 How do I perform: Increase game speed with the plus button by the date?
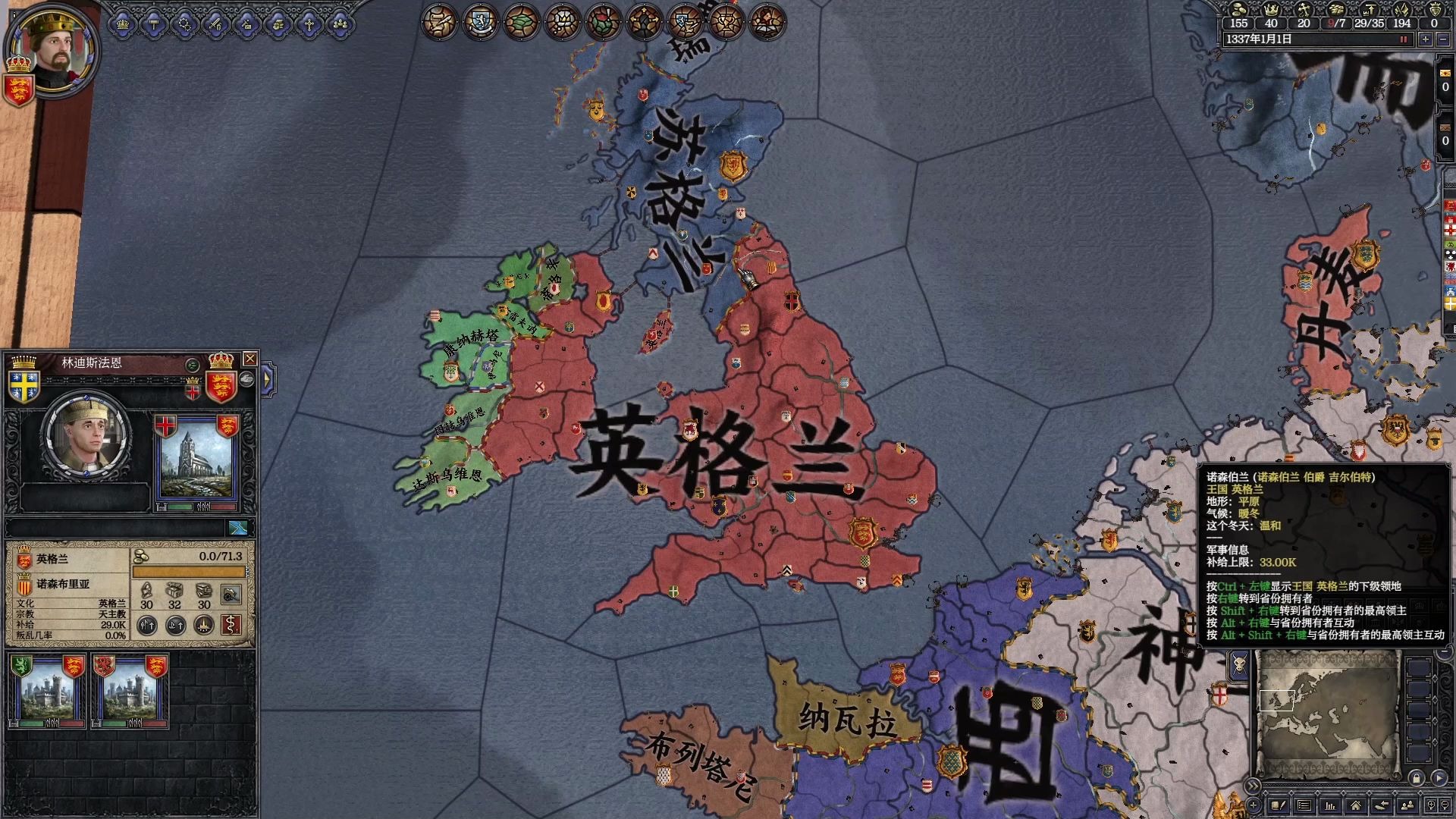pyautogui.click(x=1426, y=39)
